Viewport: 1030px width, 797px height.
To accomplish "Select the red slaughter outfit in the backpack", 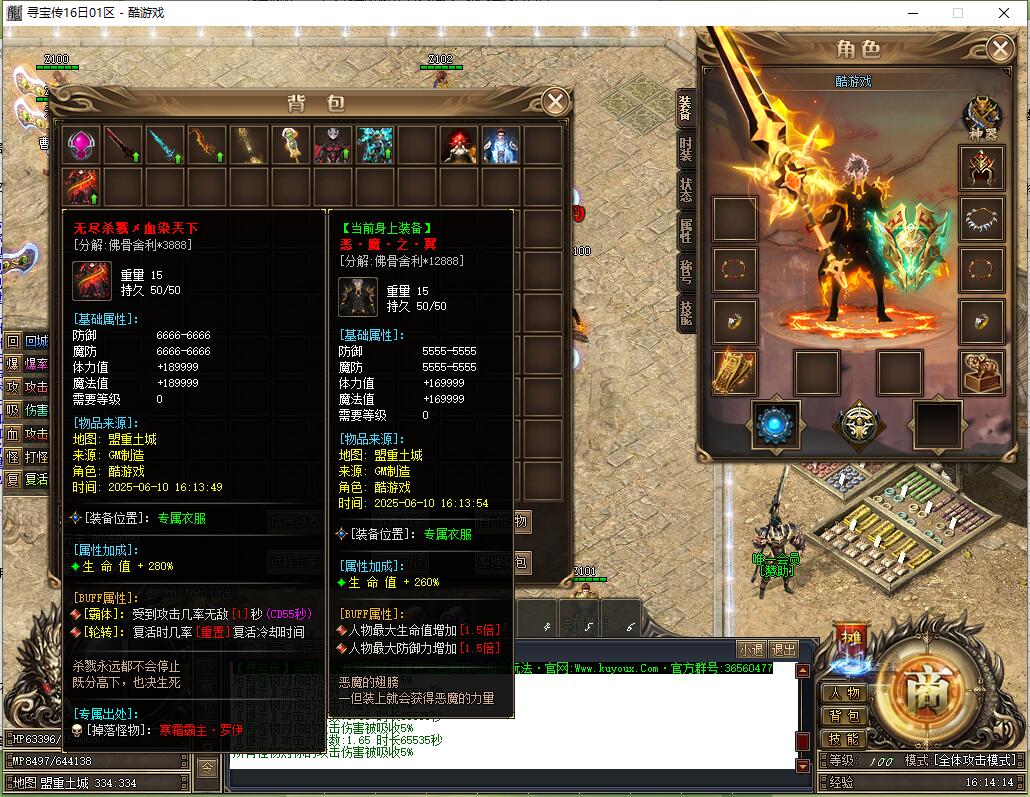I will click(81, 187).
